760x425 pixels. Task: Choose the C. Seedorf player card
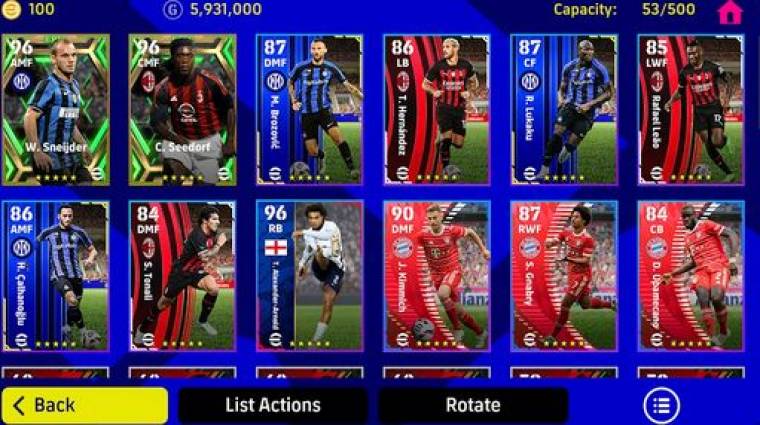point(183,110)
